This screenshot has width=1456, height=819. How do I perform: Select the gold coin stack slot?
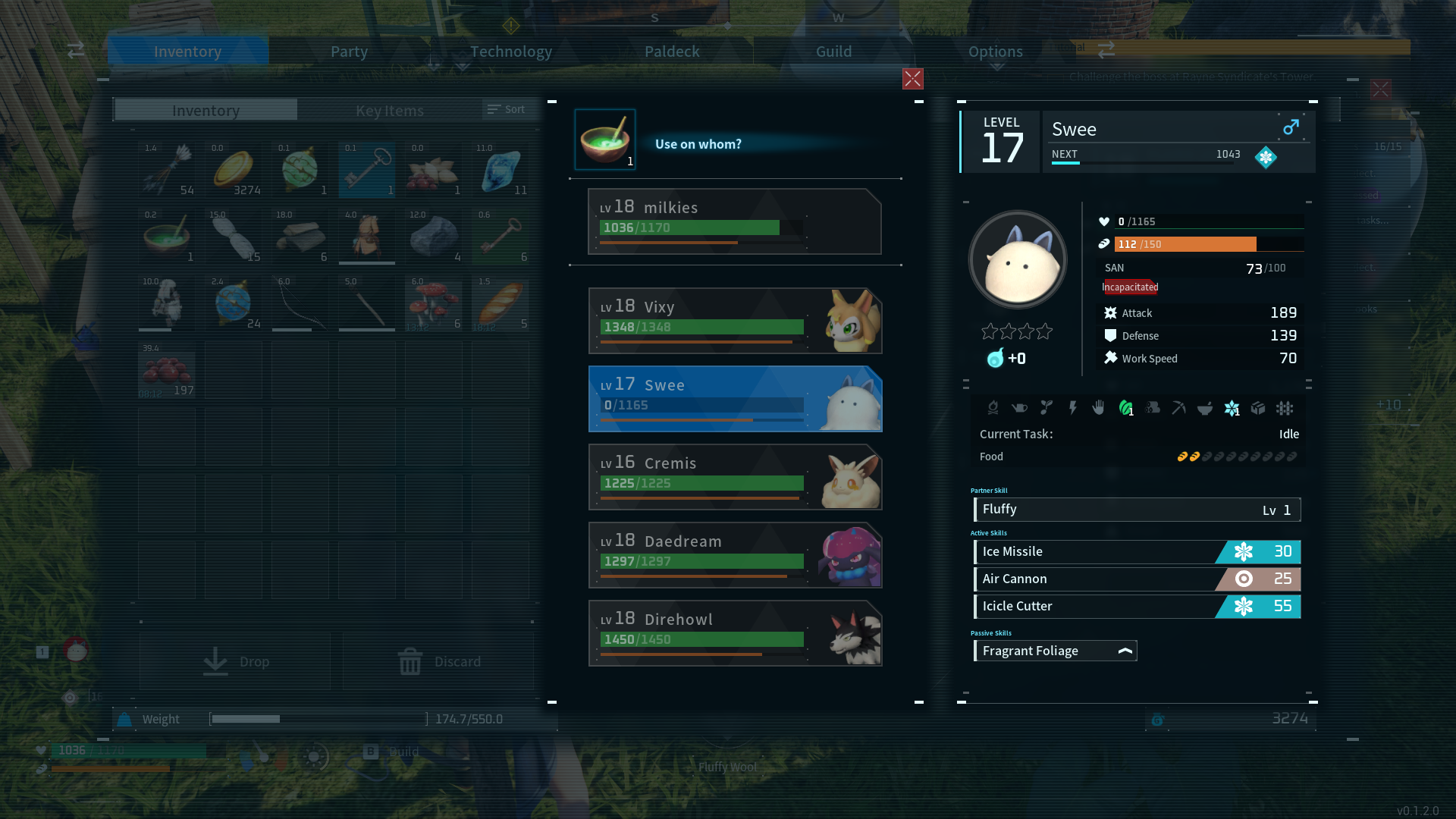(234, 170)
